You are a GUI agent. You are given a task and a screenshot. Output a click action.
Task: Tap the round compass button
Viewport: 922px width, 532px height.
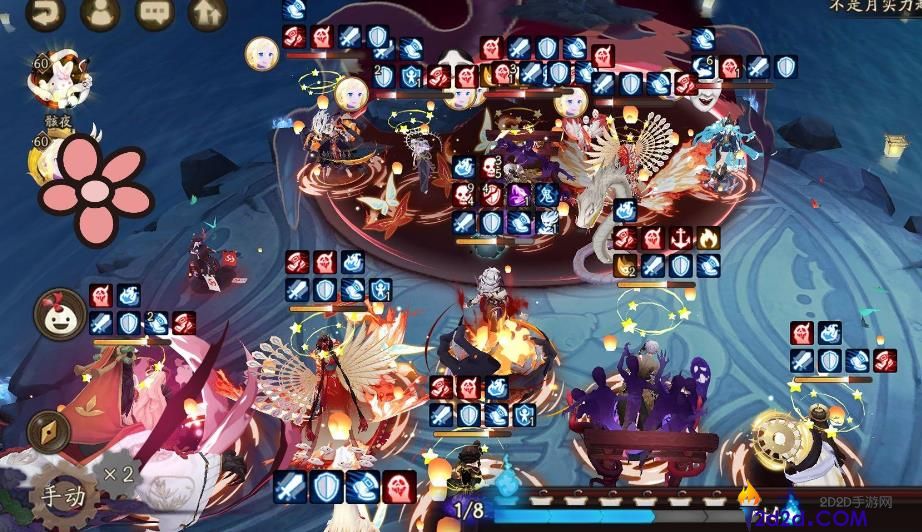pos(48,431)
